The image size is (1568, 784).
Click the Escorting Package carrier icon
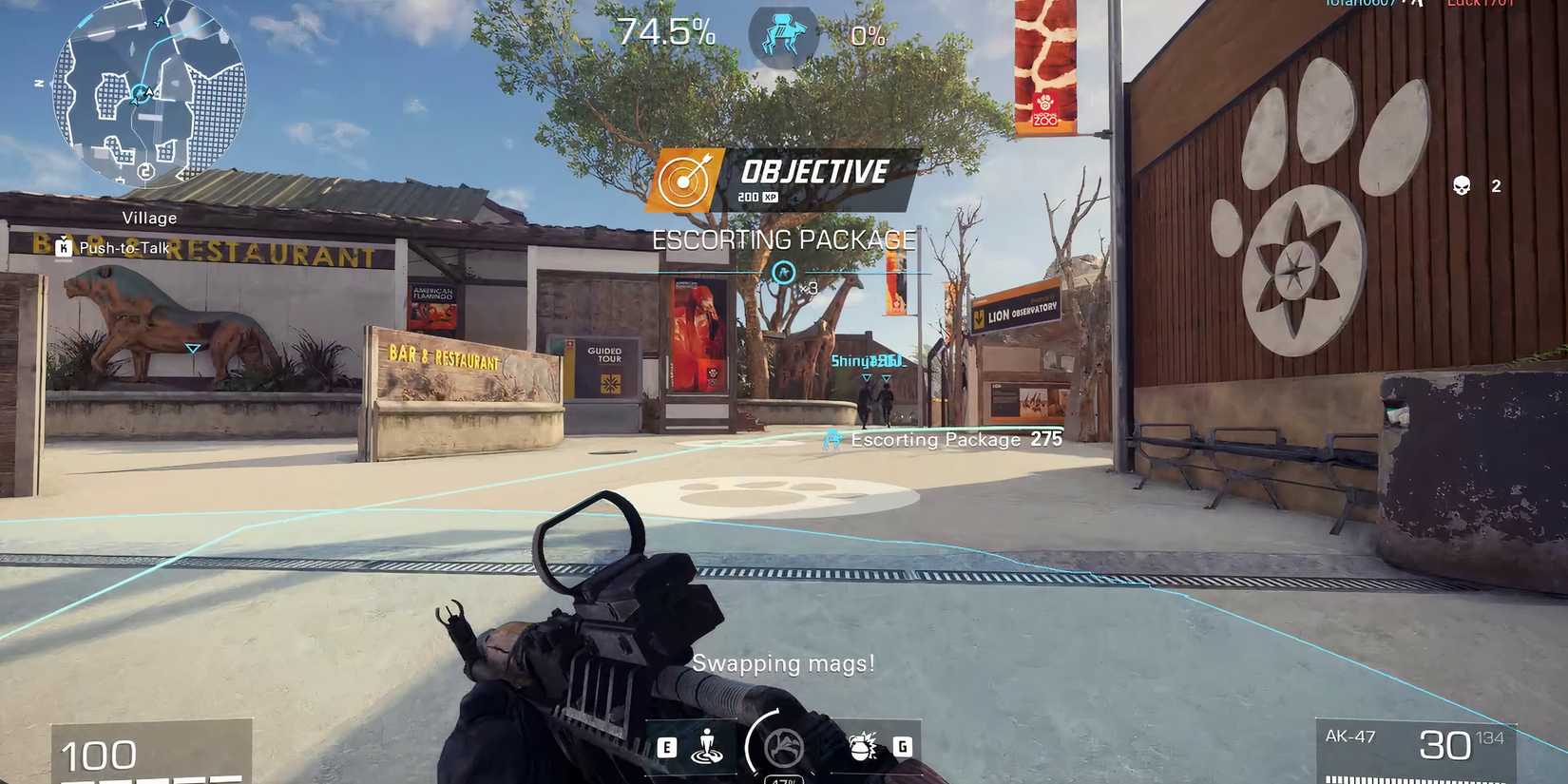[x=832, y=439]
